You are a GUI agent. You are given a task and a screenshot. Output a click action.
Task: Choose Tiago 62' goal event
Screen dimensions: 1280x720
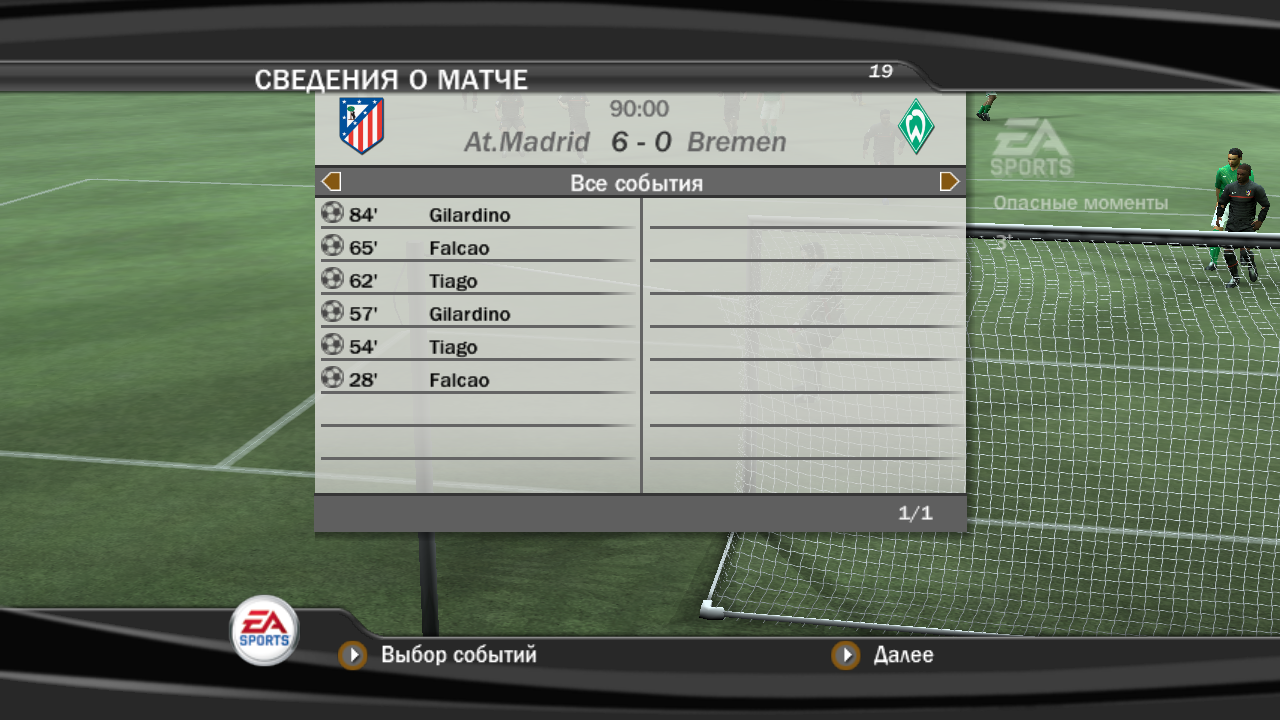pyautogui.click(x=476, y=280)
